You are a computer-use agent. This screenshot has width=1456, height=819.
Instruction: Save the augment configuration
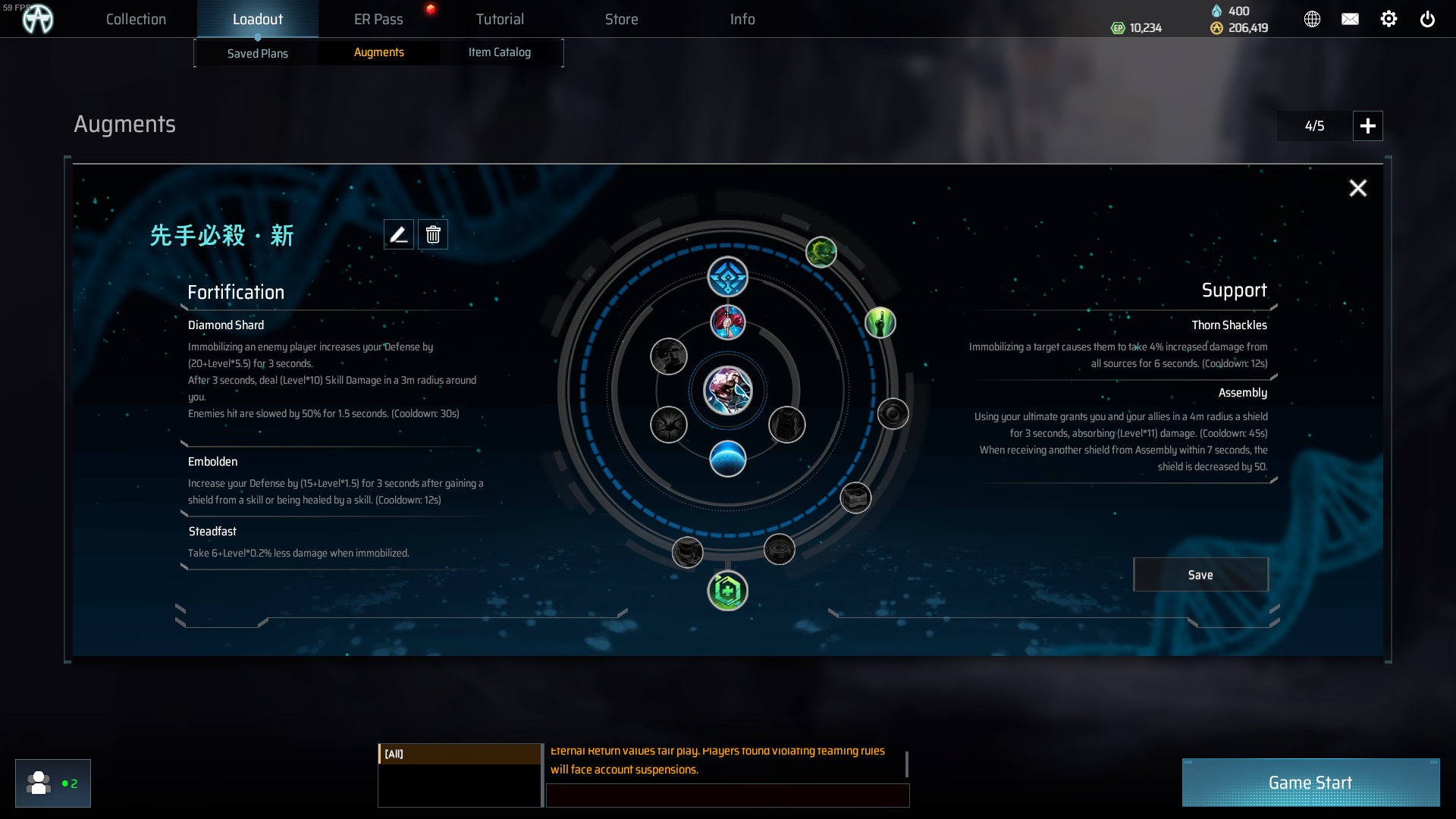[1200, 575]
